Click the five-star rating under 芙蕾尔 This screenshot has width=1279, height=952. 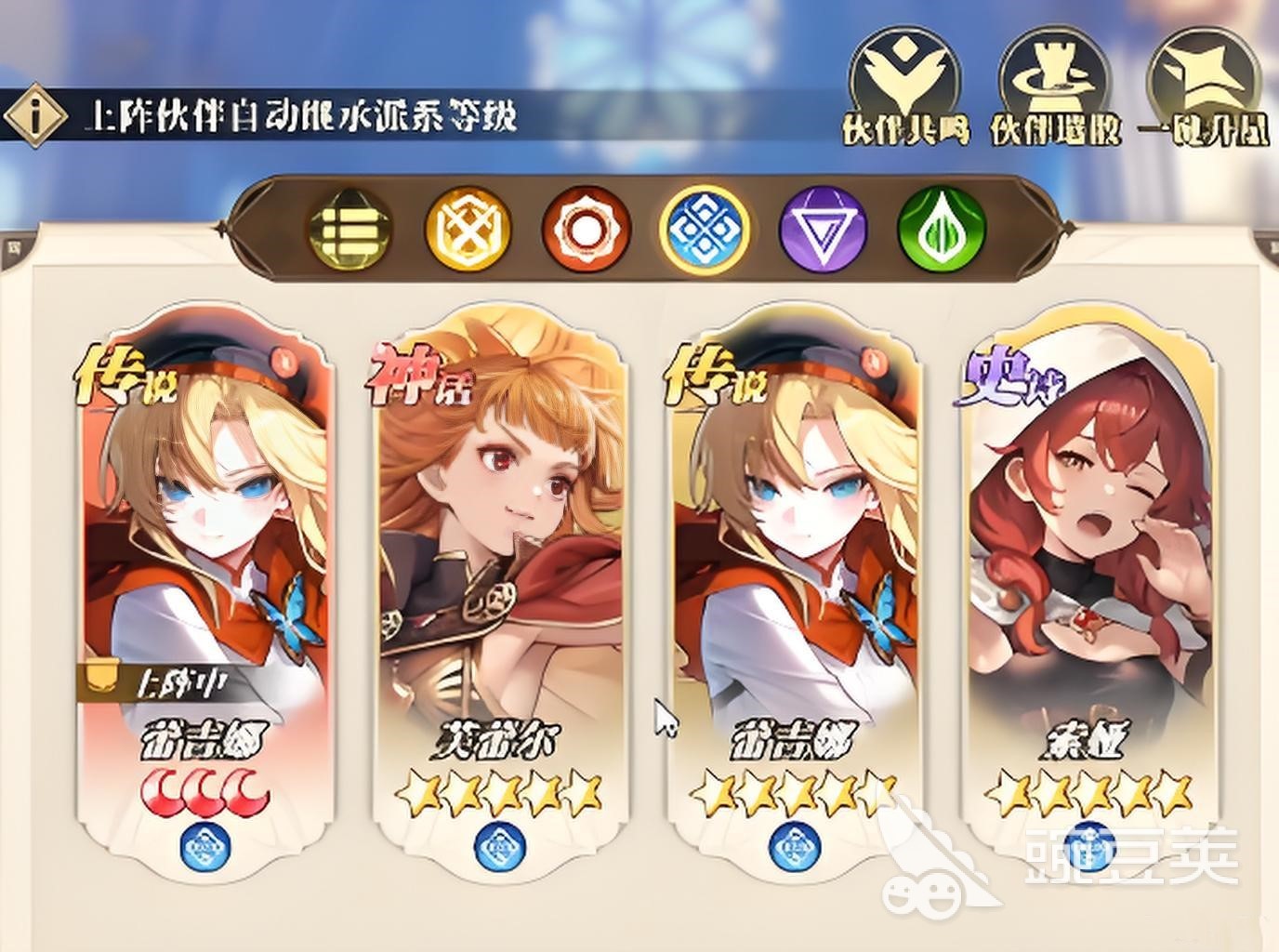coord(499,791)
